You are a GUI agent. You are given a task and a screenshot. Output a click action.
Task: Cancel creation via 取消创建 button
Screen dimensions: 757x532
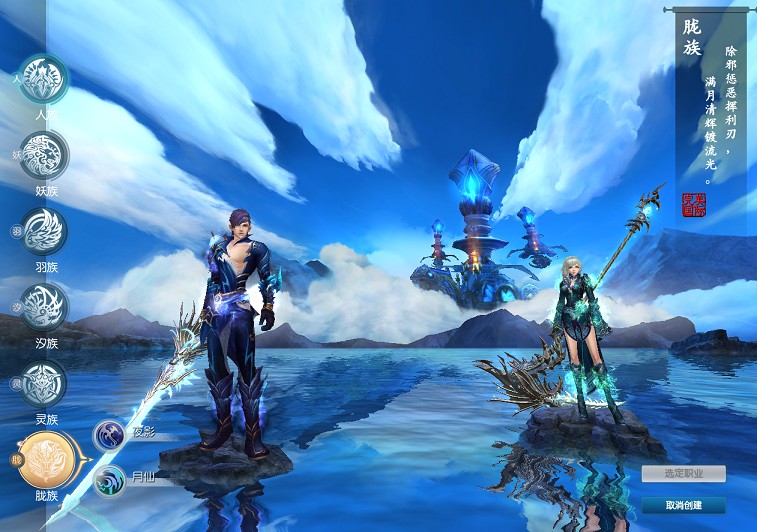tap(683, 504)
